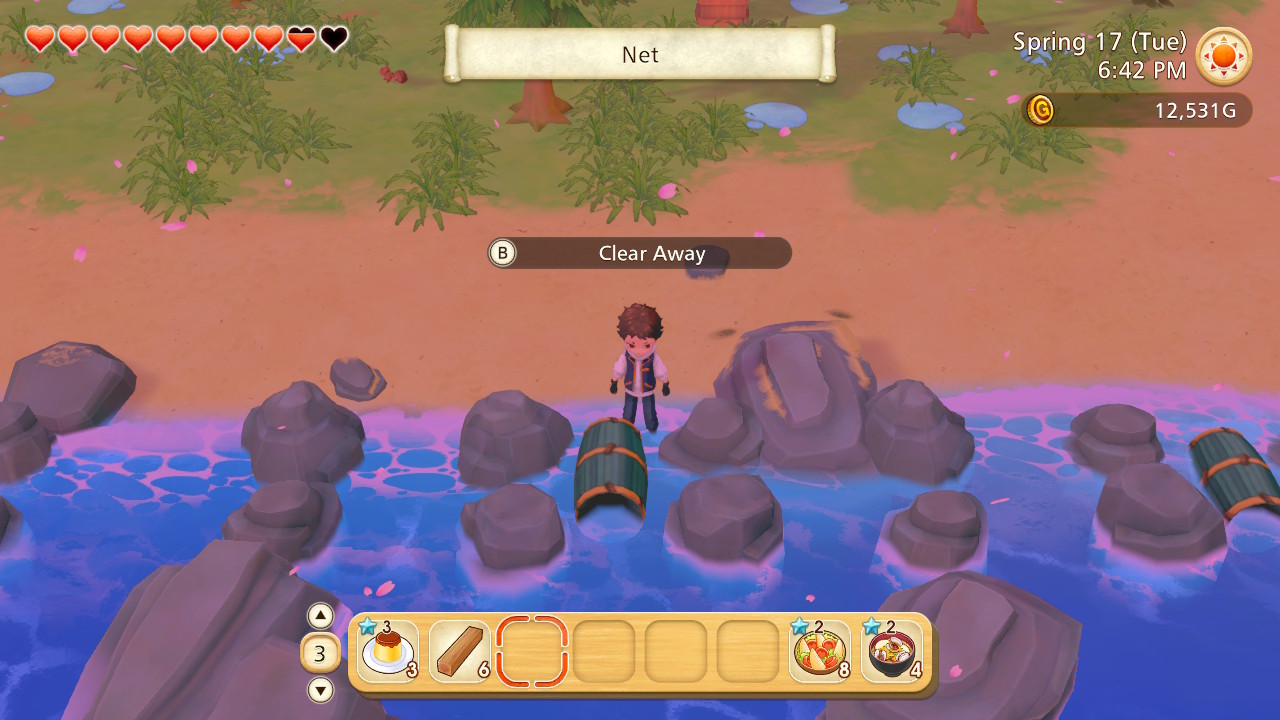Select the vegetable stir-fry dish in the hotbar
This screenshot has height=720, width=1280.
pyautogui.click(x=818, y=652)
